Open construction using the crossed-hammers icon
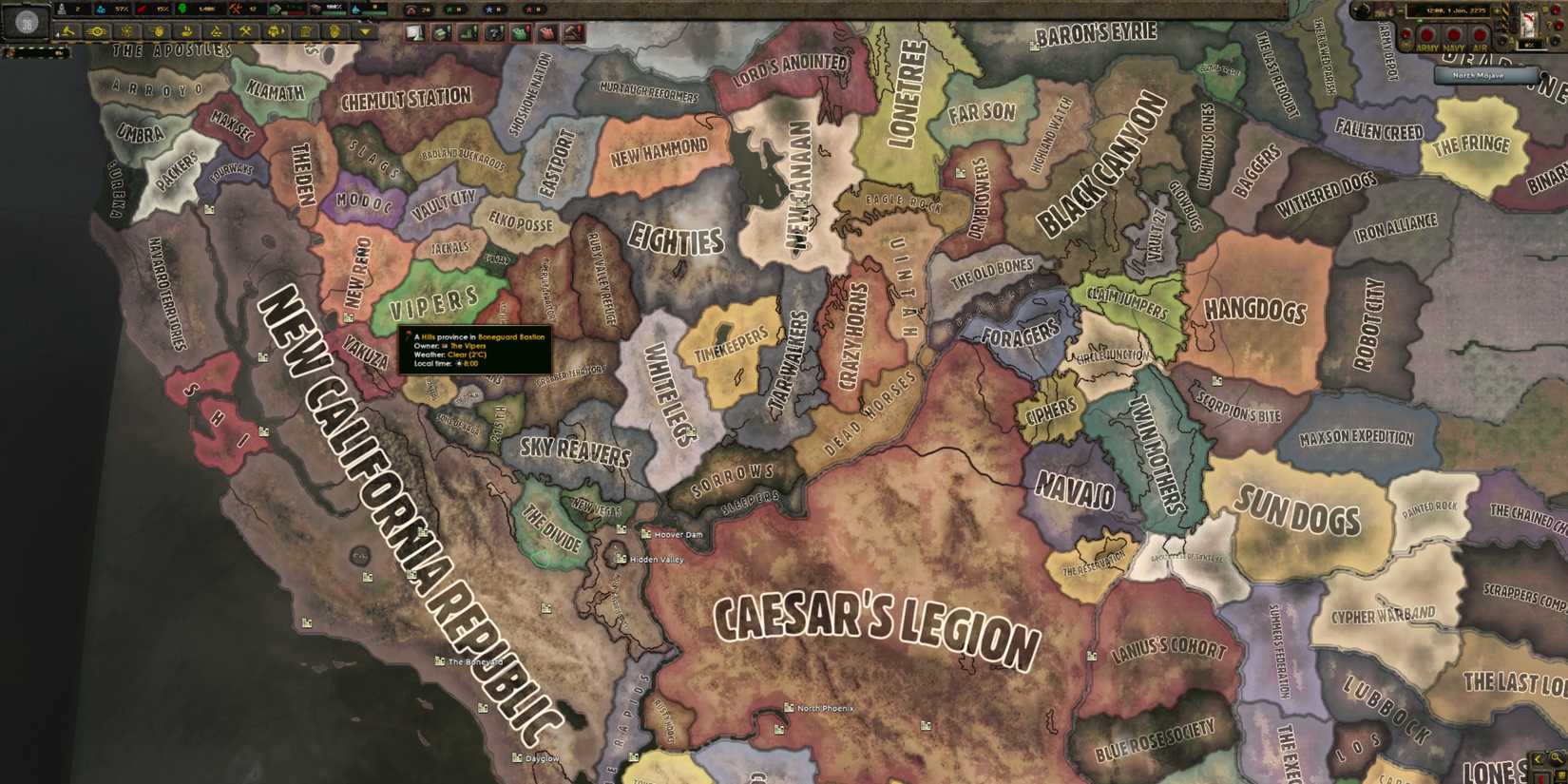Viewport: 1568px width, 784px height. click(246, 31)
